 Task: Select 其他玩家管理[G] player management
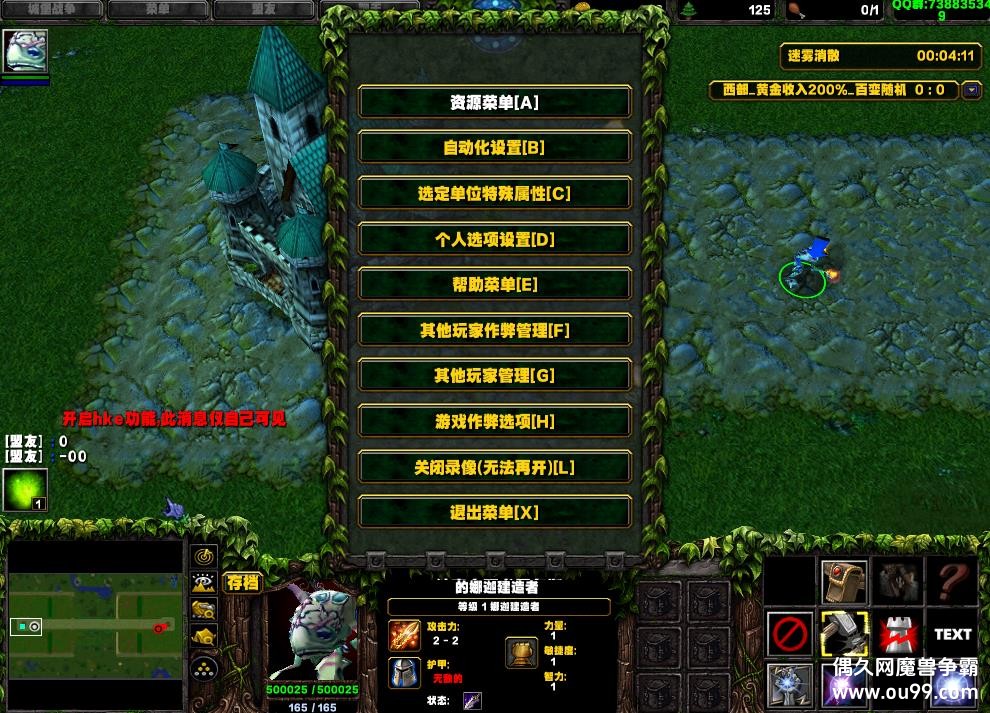494,376
